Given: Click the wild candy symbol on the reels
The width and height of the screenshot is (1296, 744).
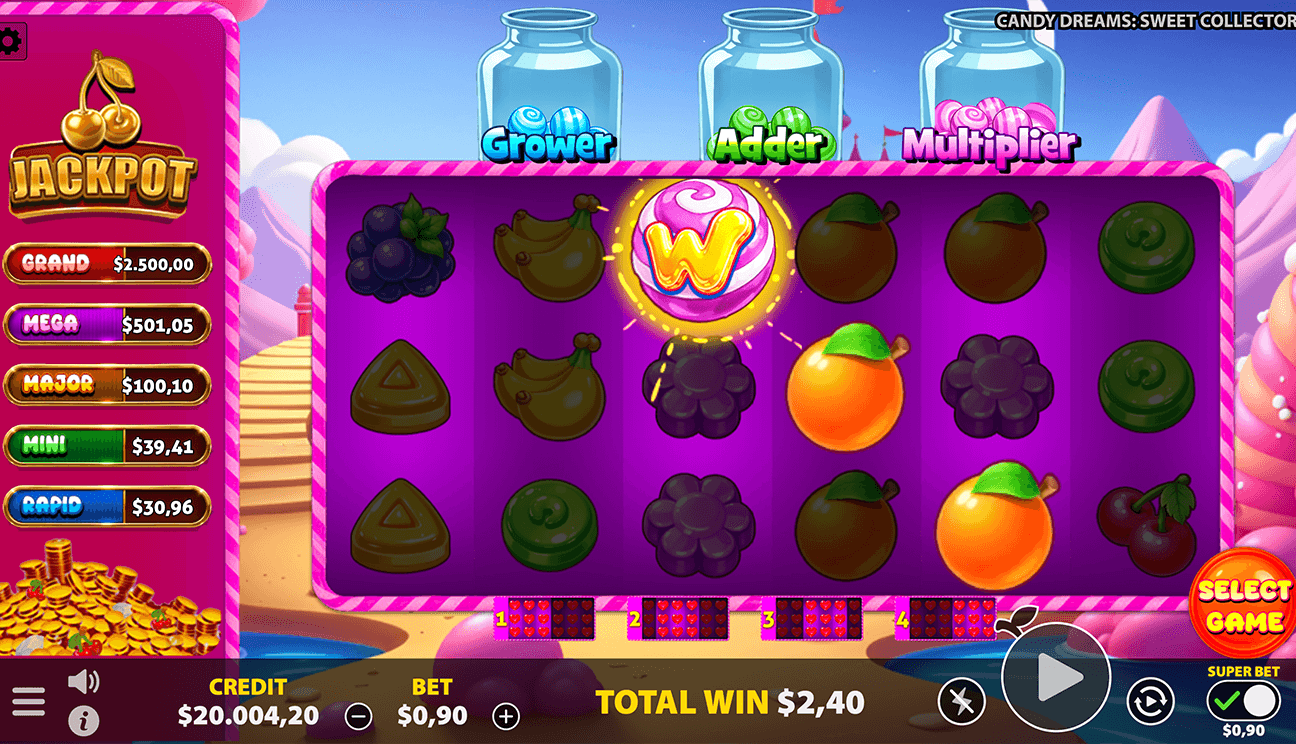Looking at the screenshot, I should (x=703, y=246).
